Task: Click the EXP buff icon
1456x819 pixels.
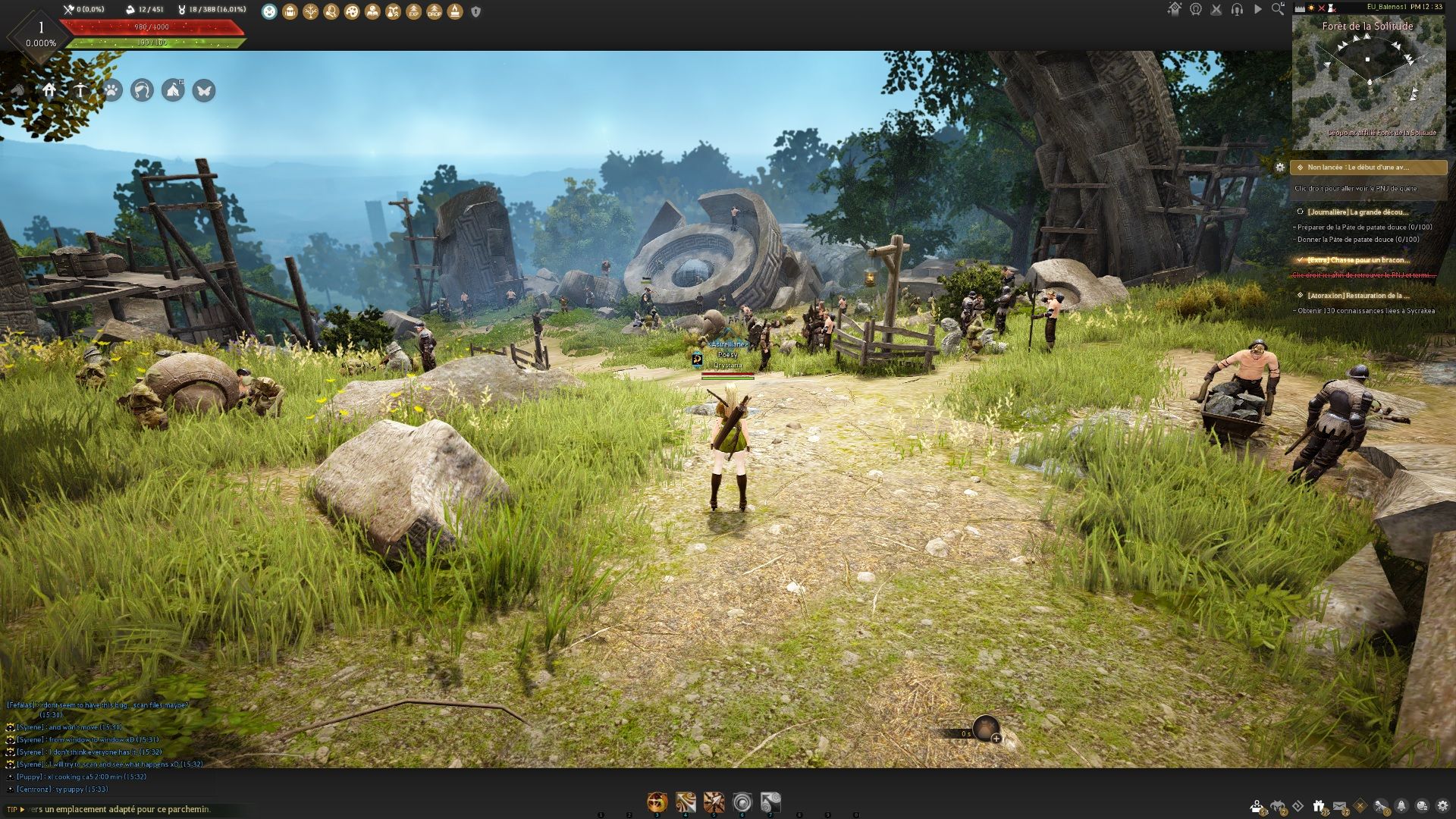Action: click(413, 11)
